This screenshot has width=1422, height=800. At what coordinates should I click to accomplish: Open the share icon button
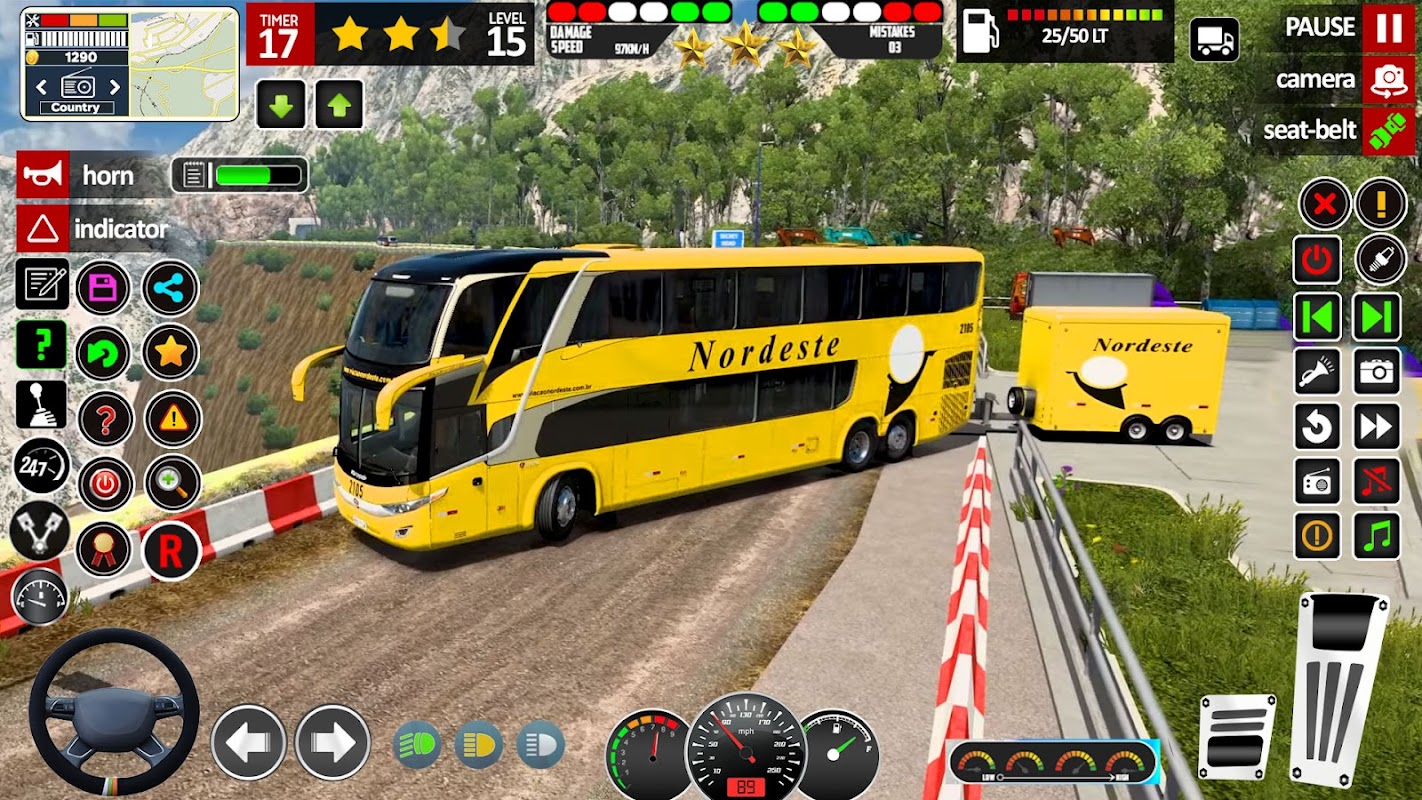171,288
